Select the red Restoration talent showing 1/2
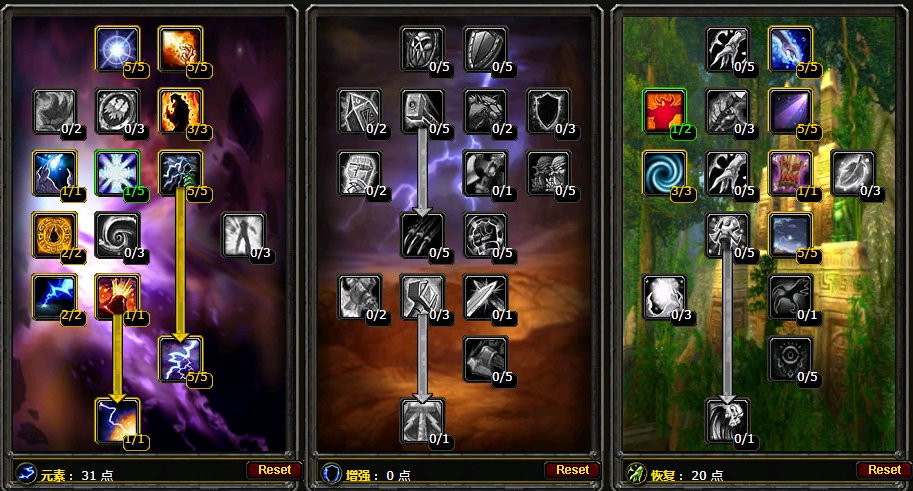The width and height of the screenshot is (913, 491). pos(664,110)
